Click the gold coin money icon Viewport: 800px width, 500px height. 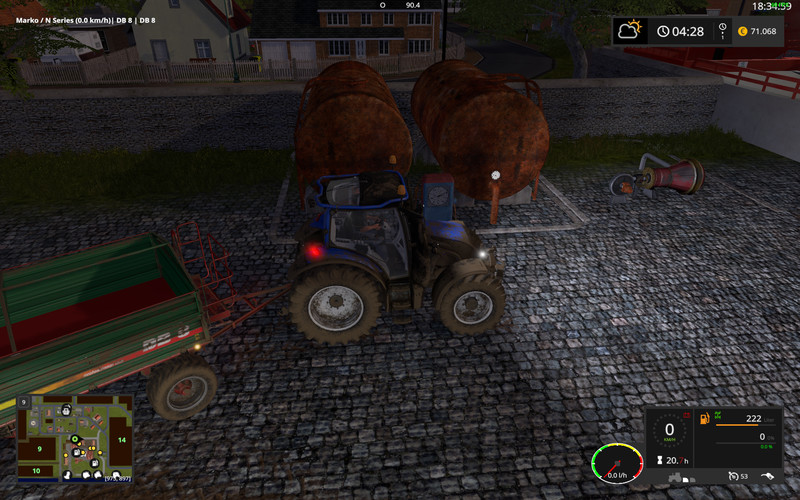tap(742, 31)
